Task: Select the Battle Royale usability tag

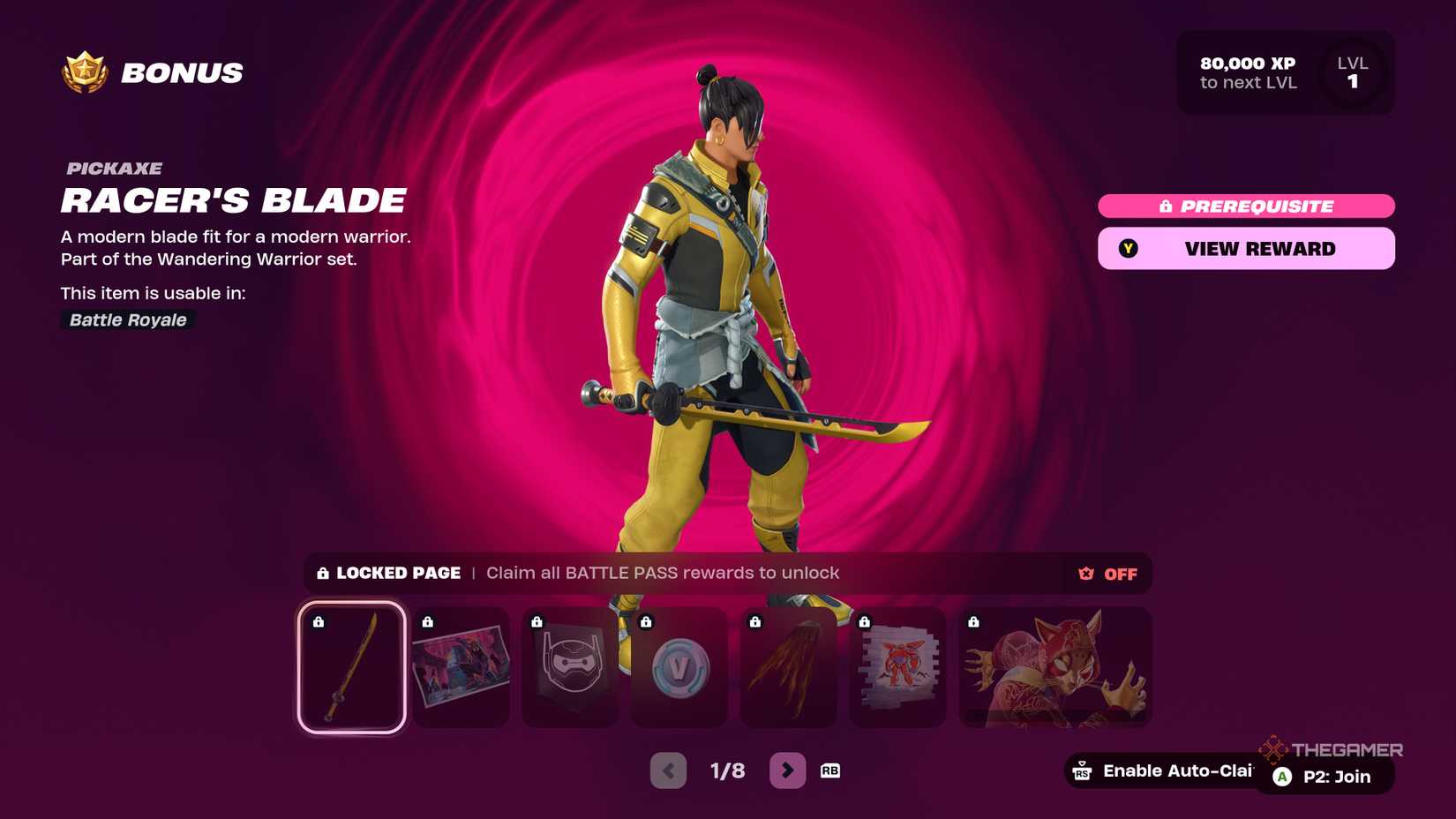Action: pyautogui.click(x=127, y=320)
